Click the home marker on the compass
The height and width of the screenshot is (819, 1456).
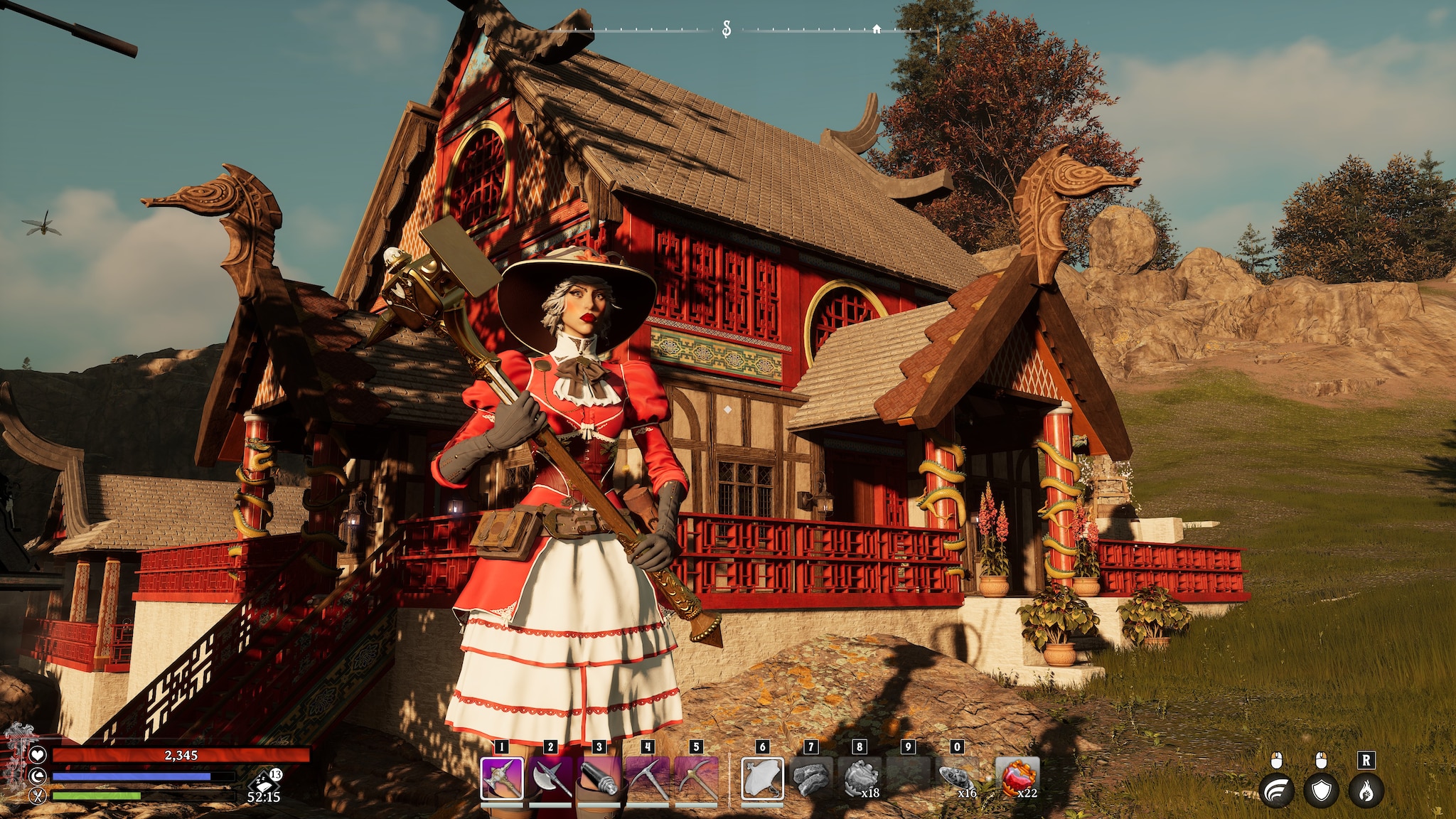point(877,29)
